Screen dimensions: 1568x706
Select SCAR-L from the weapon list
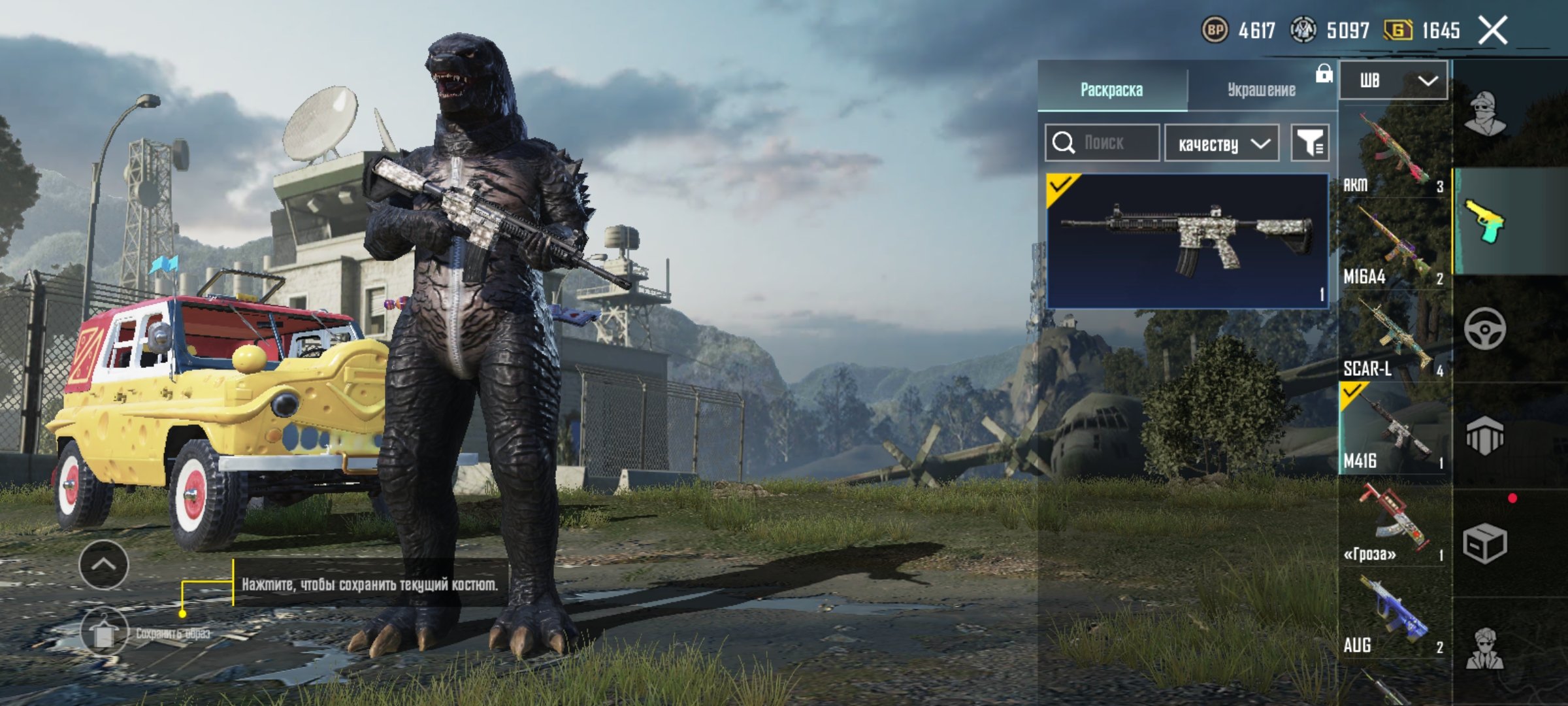[x=1393, y=337]
